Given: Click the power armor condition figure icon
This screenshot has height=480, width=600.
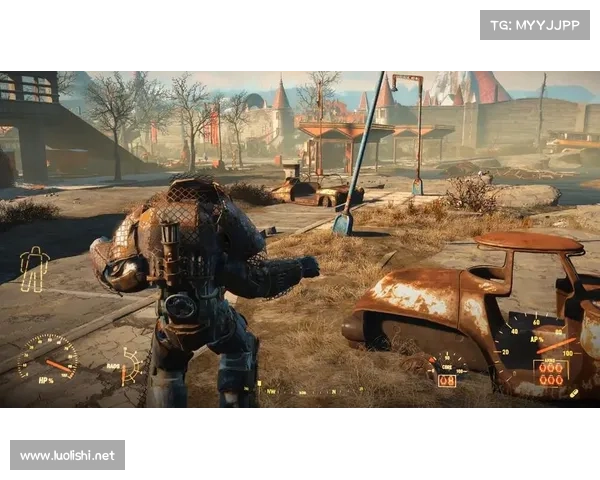Looking at the screenshot, I should tap(34, 268).
